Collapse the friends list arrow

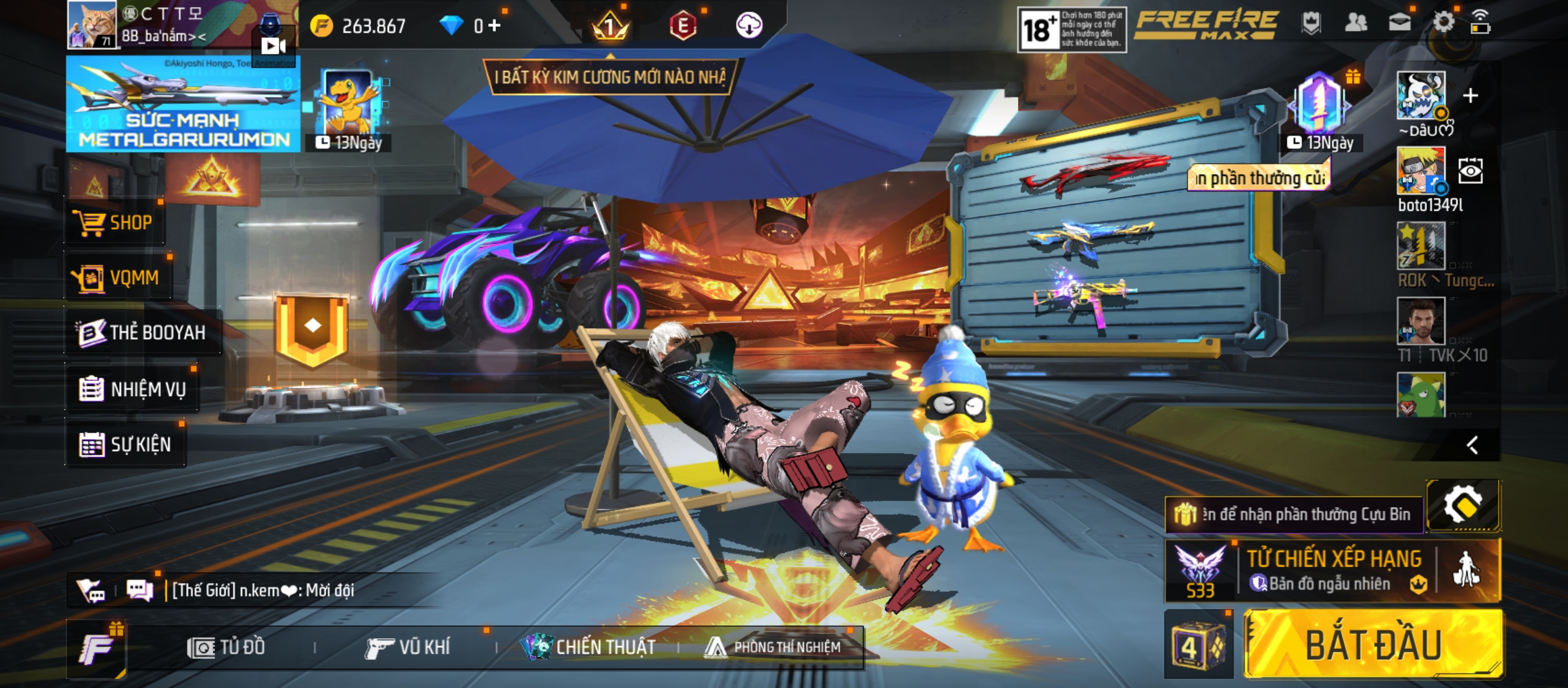point(1472,445)
